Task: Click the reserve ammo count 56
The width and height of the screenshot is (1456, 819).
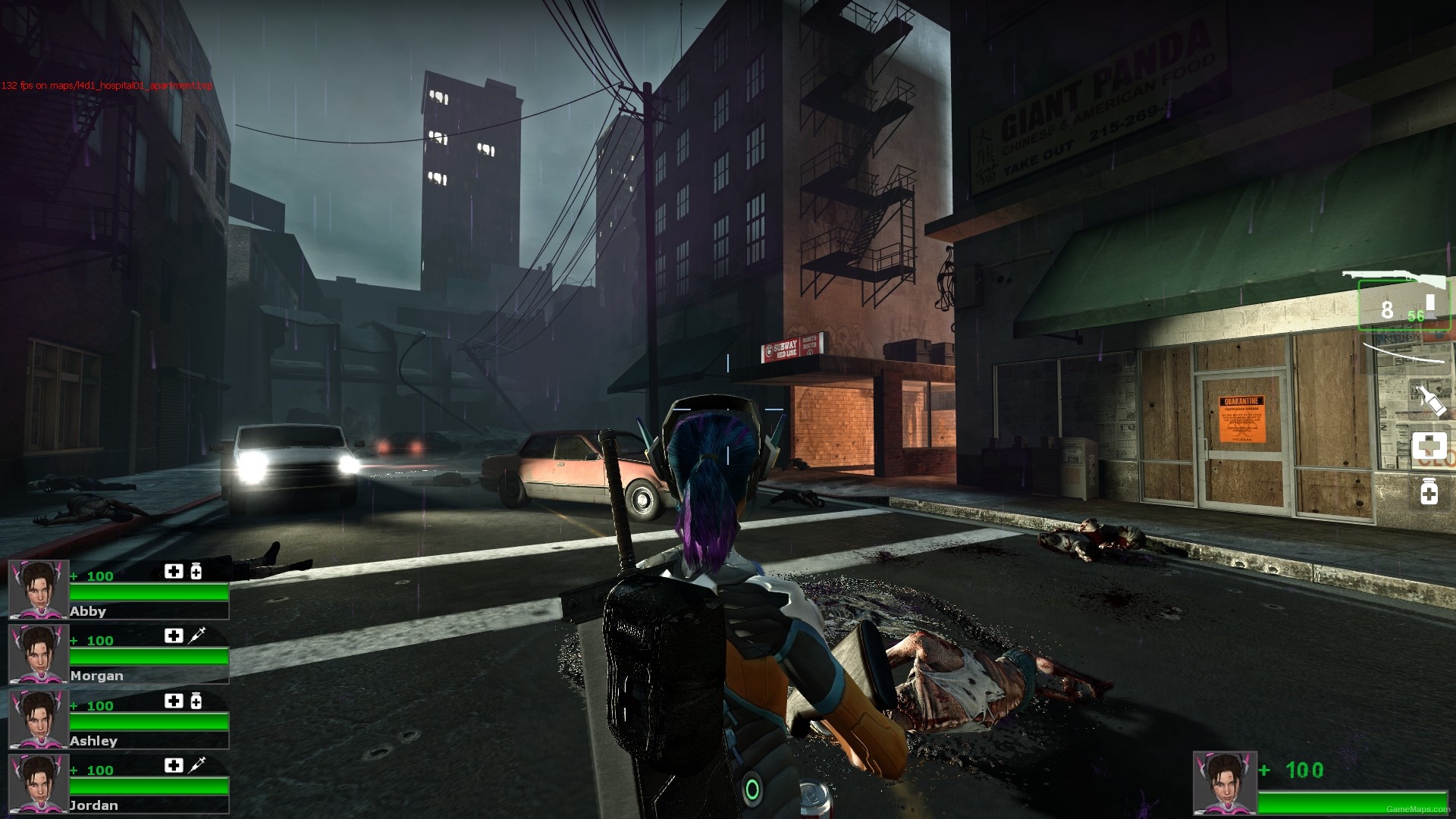Action: point(1414,314)
